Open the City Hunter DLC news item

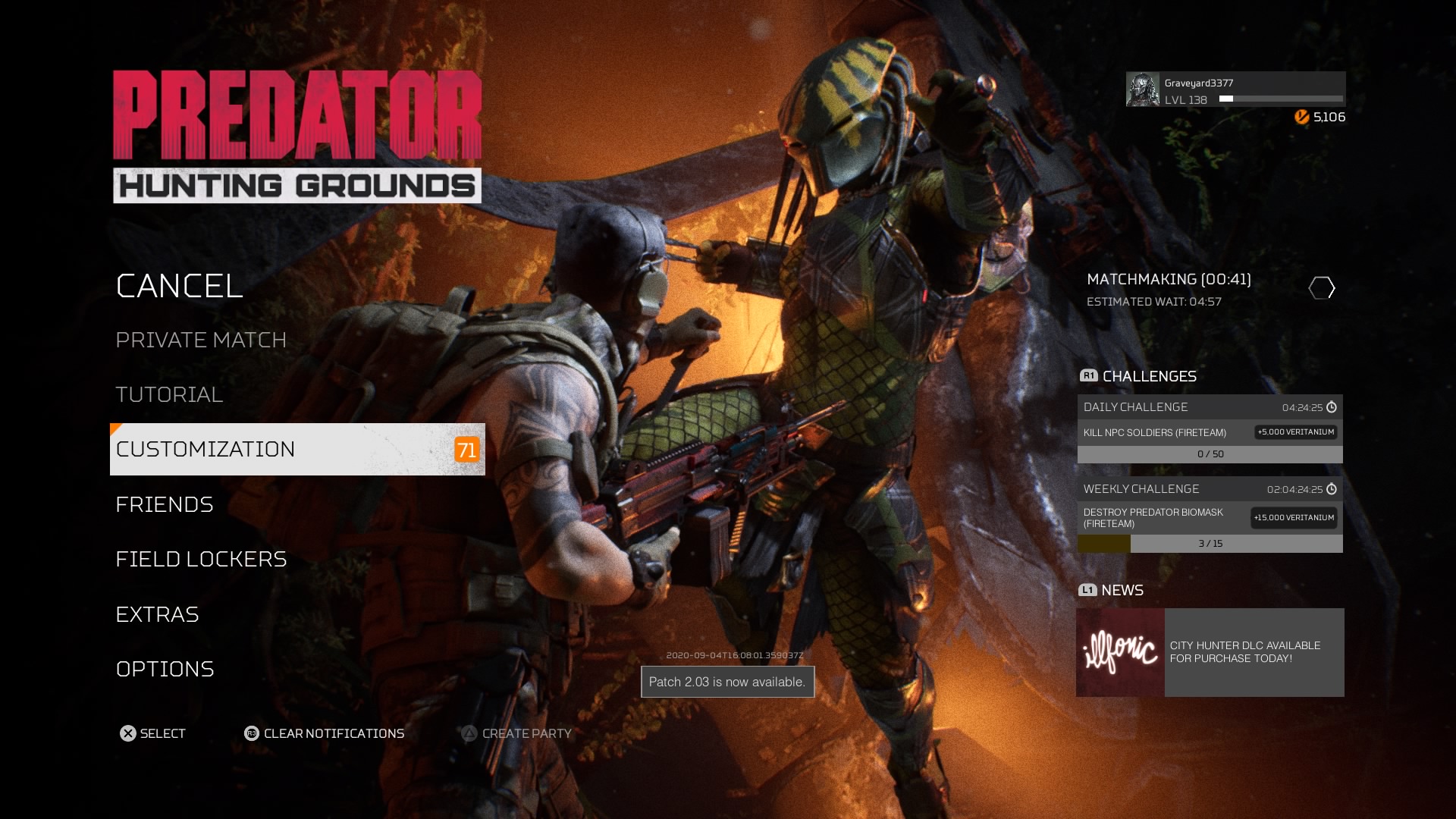[1254, 652]
